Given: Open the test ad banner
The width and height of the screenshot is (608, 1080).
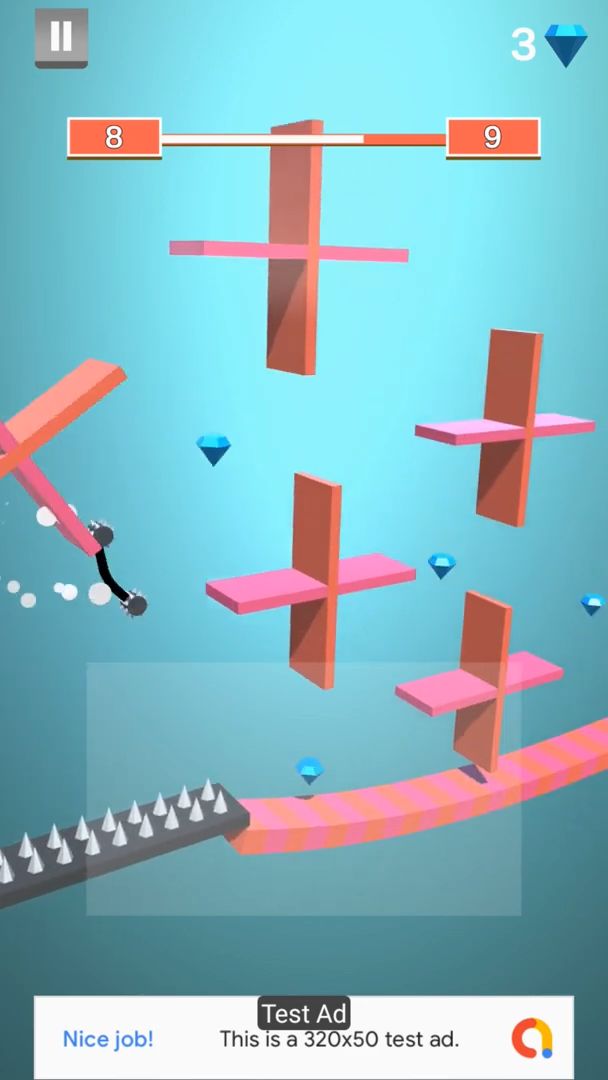Looking at the screenshot, I should [303, 1038].
